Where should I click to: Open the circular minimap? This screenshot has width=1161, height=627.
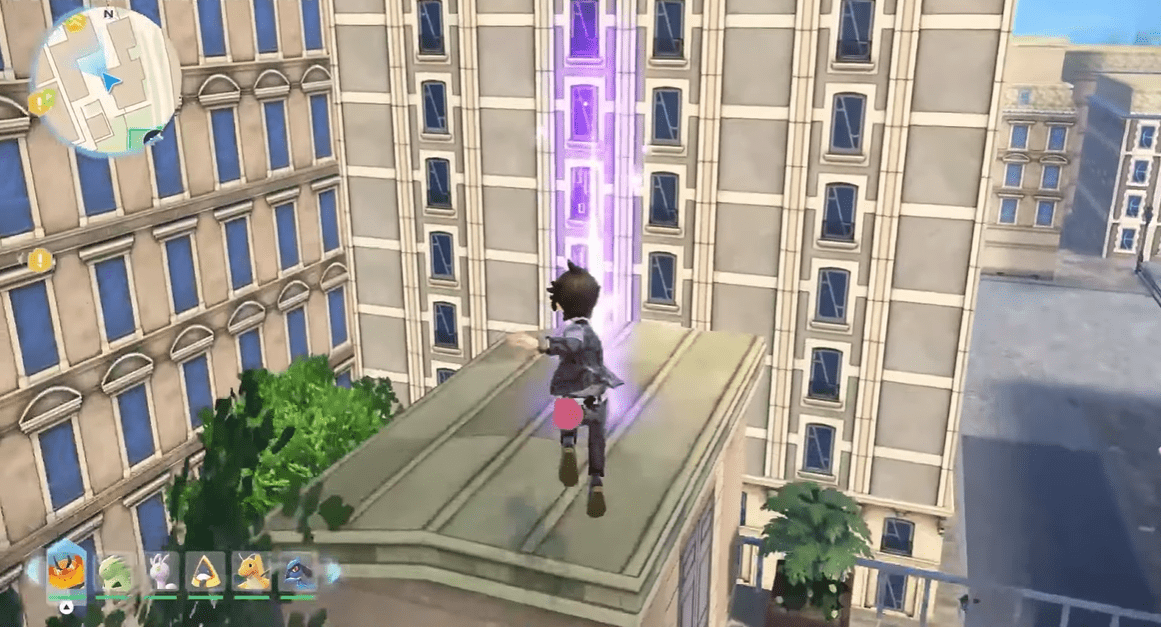(x=105, y=82)
